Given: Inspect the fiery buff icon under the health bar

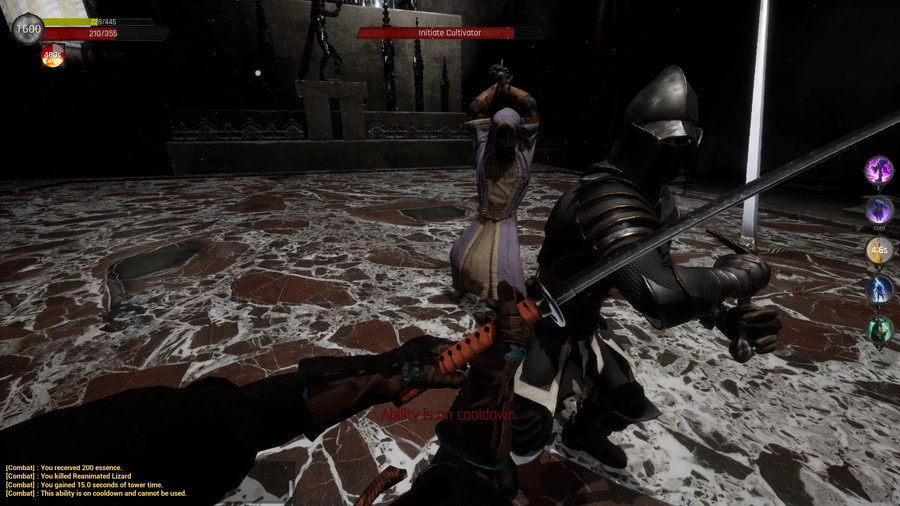Looking at the screenshot, I should click(x=52, y=57).
